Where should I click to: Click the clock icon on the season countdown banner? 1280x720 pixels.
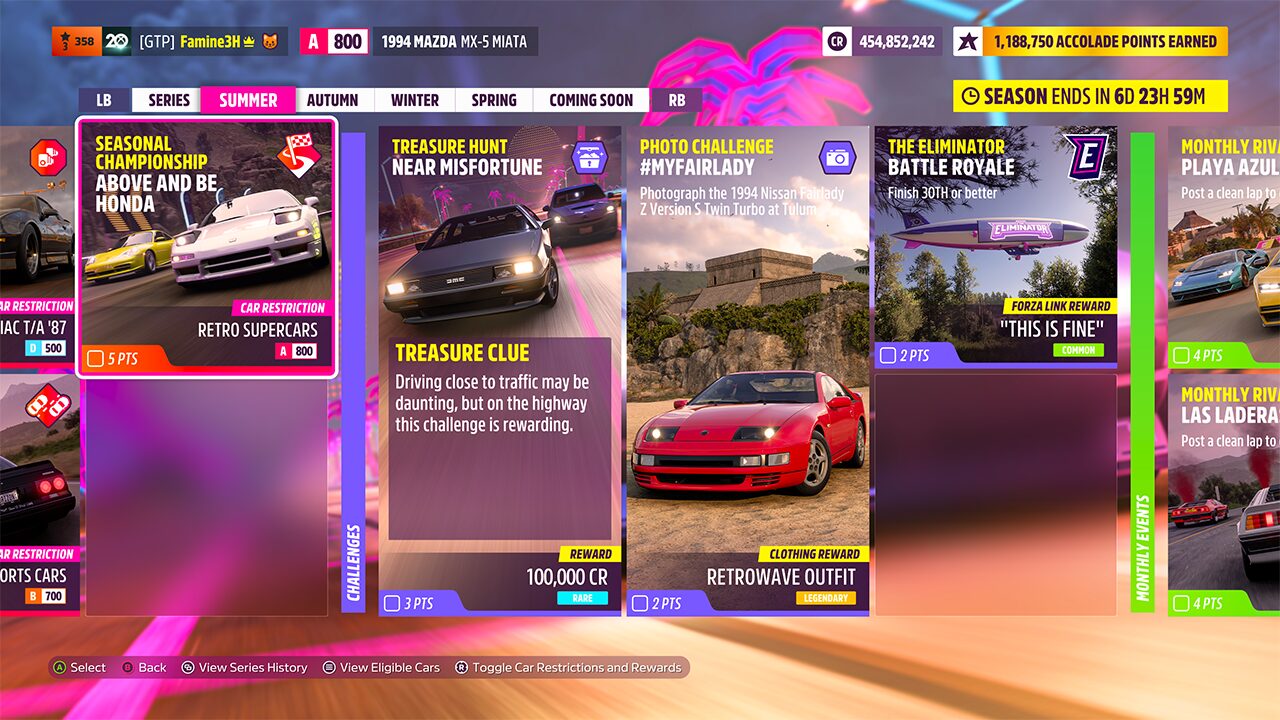pyautogui.click(x=971, y=96)
